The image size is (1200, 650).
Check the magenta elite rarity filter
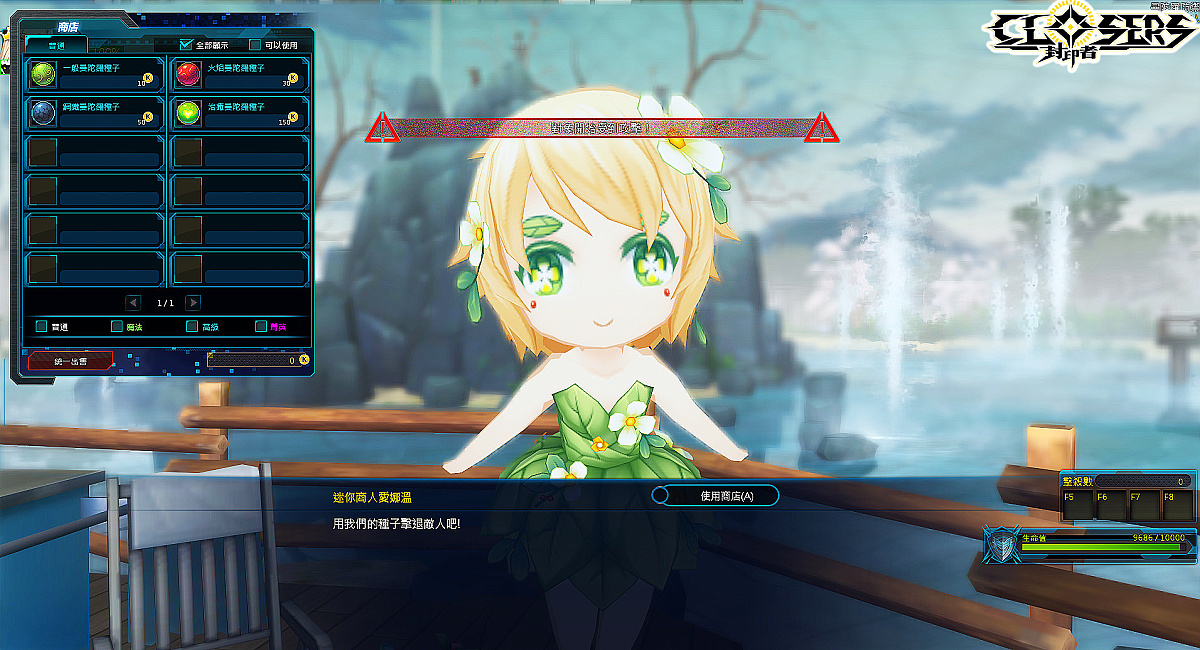pos(261,326)
